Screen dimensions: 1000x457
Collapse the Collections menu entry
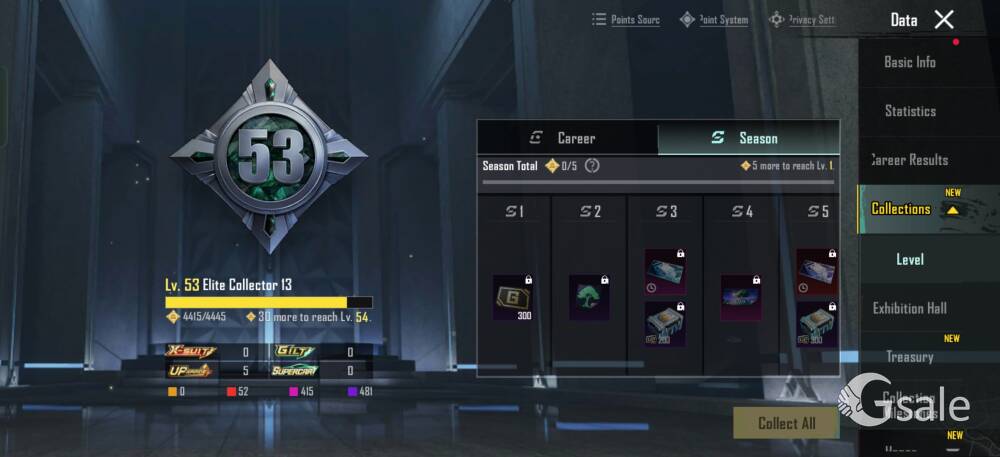[x=910, y=209]
